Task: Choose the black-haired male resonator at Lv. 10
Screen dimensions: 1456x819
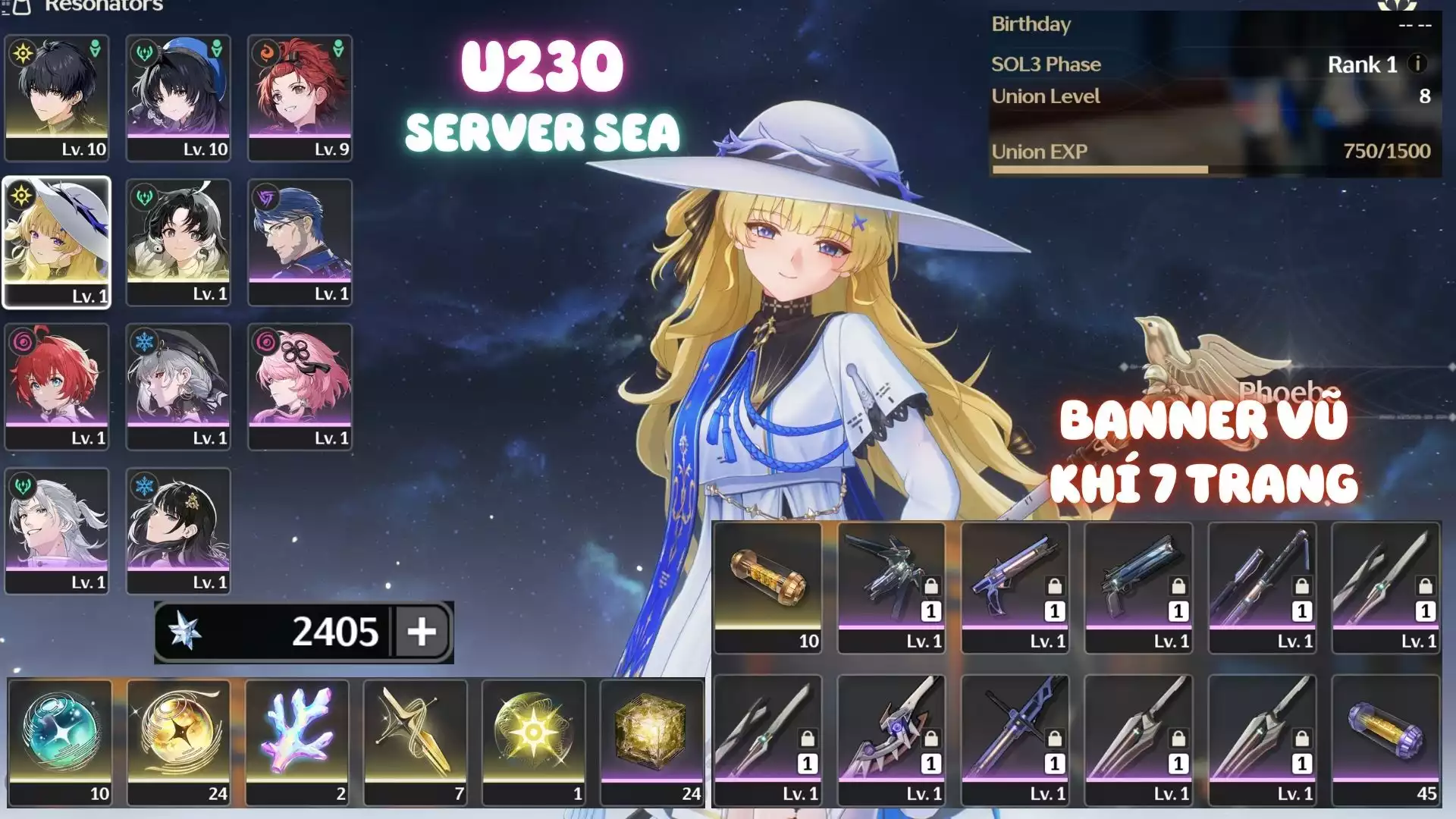Action: (x=57, y=97)
